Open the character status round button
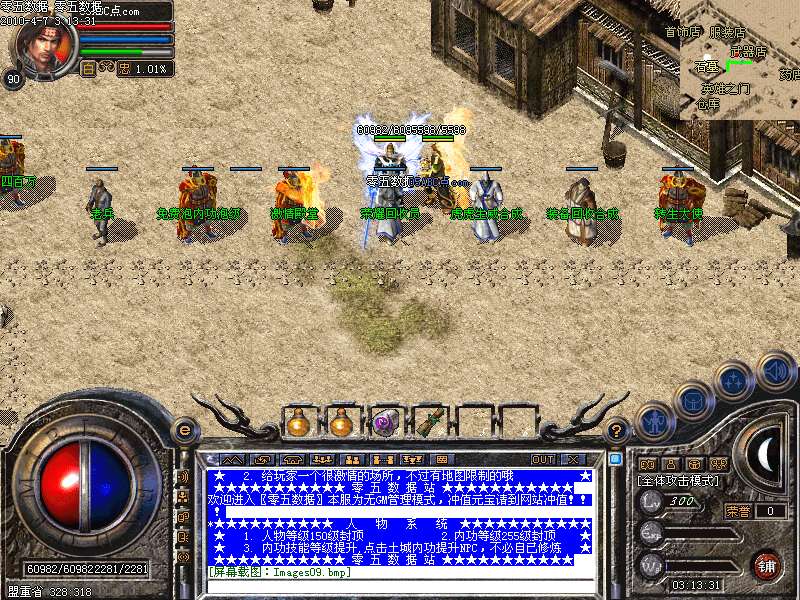The image size is (800, 600). [653, 423]
